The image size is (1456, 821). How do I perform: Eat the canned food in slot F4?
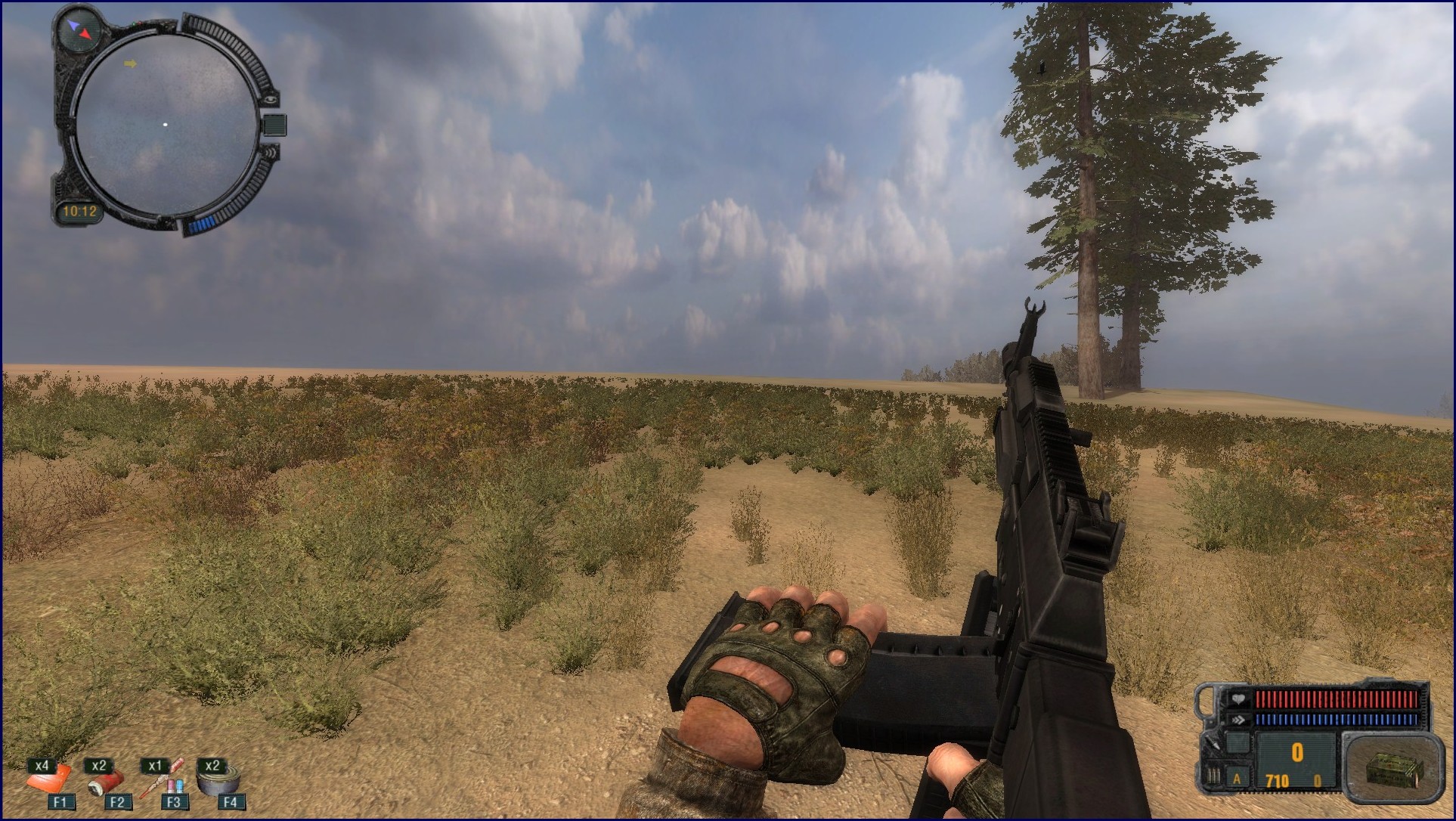click(217, 782)
